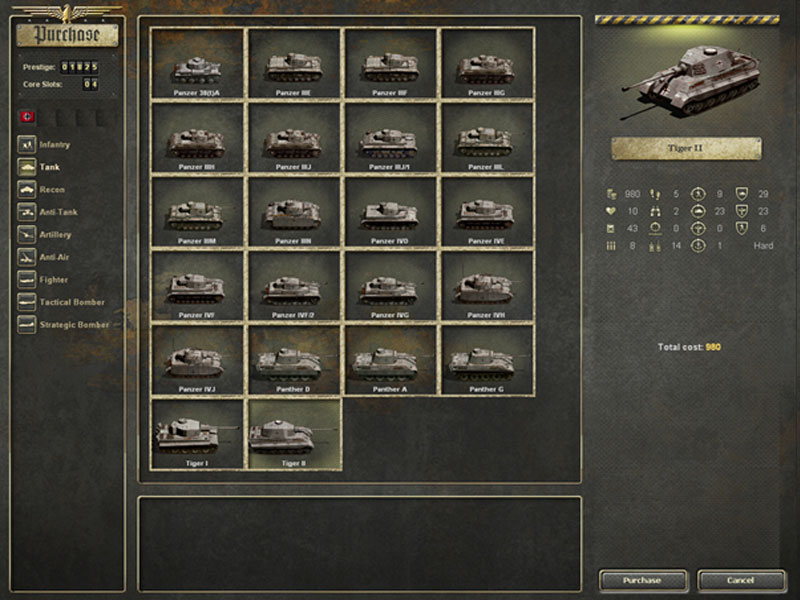Confirm with the Purchase button
800x600 pixels.
[642, 580]
